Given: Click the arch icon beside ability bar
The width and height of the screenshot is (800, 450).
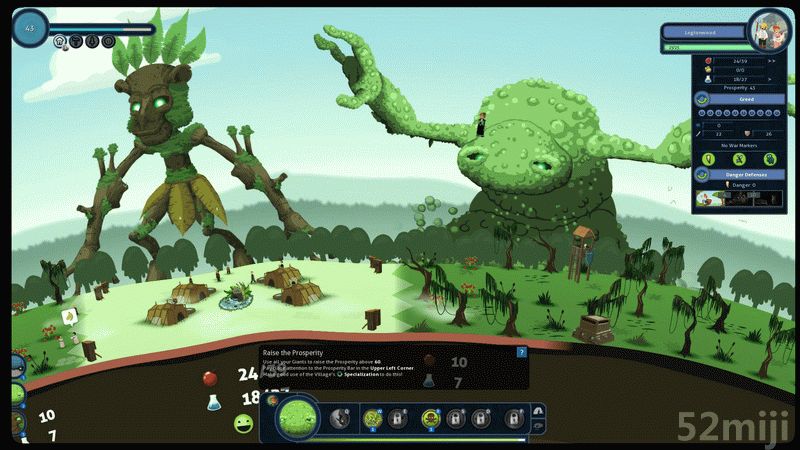Looking at the screenshot, I should click(x=538, y=410).
